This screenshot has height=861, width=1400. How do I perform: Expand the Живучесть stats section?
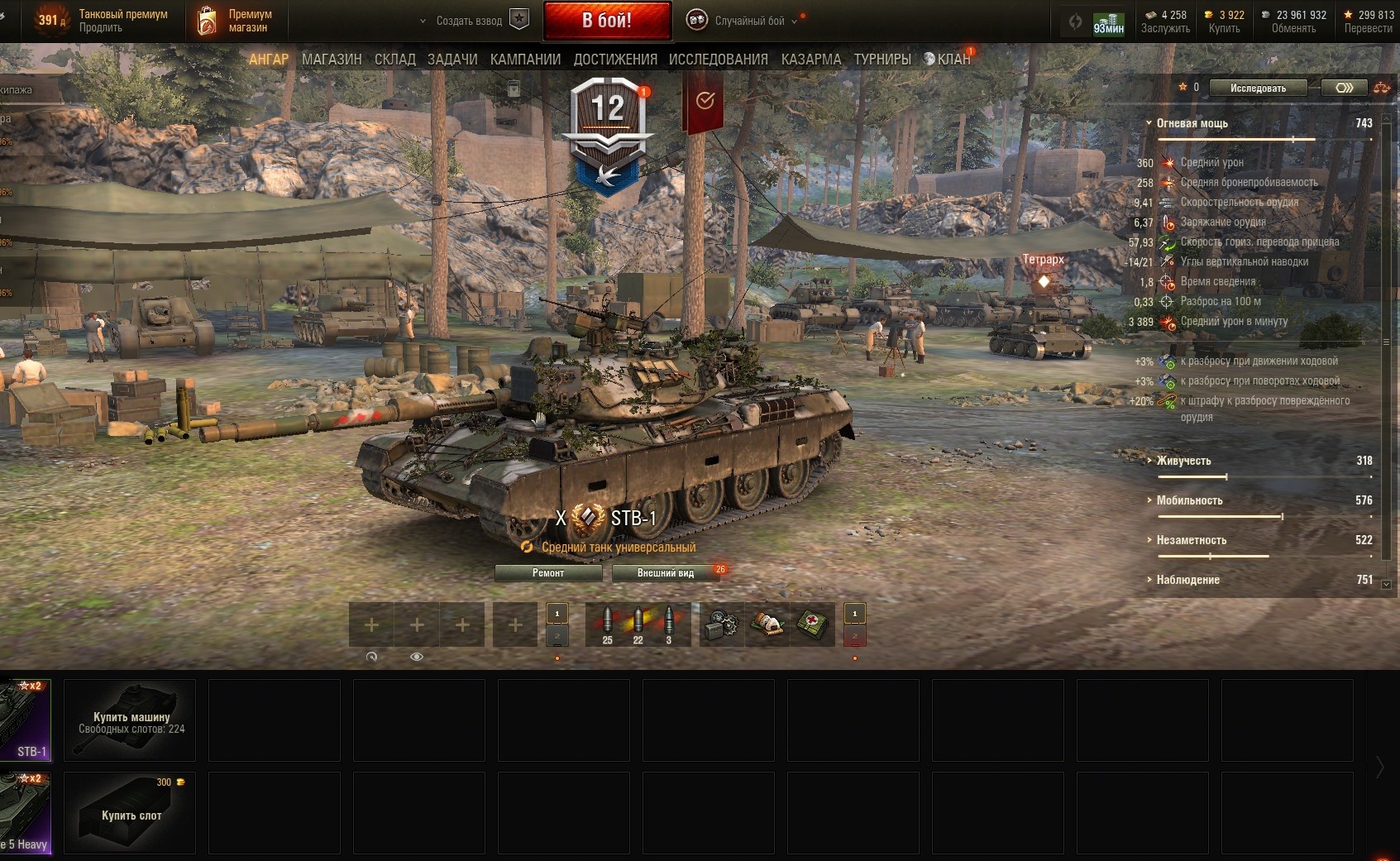(1183, 461)
